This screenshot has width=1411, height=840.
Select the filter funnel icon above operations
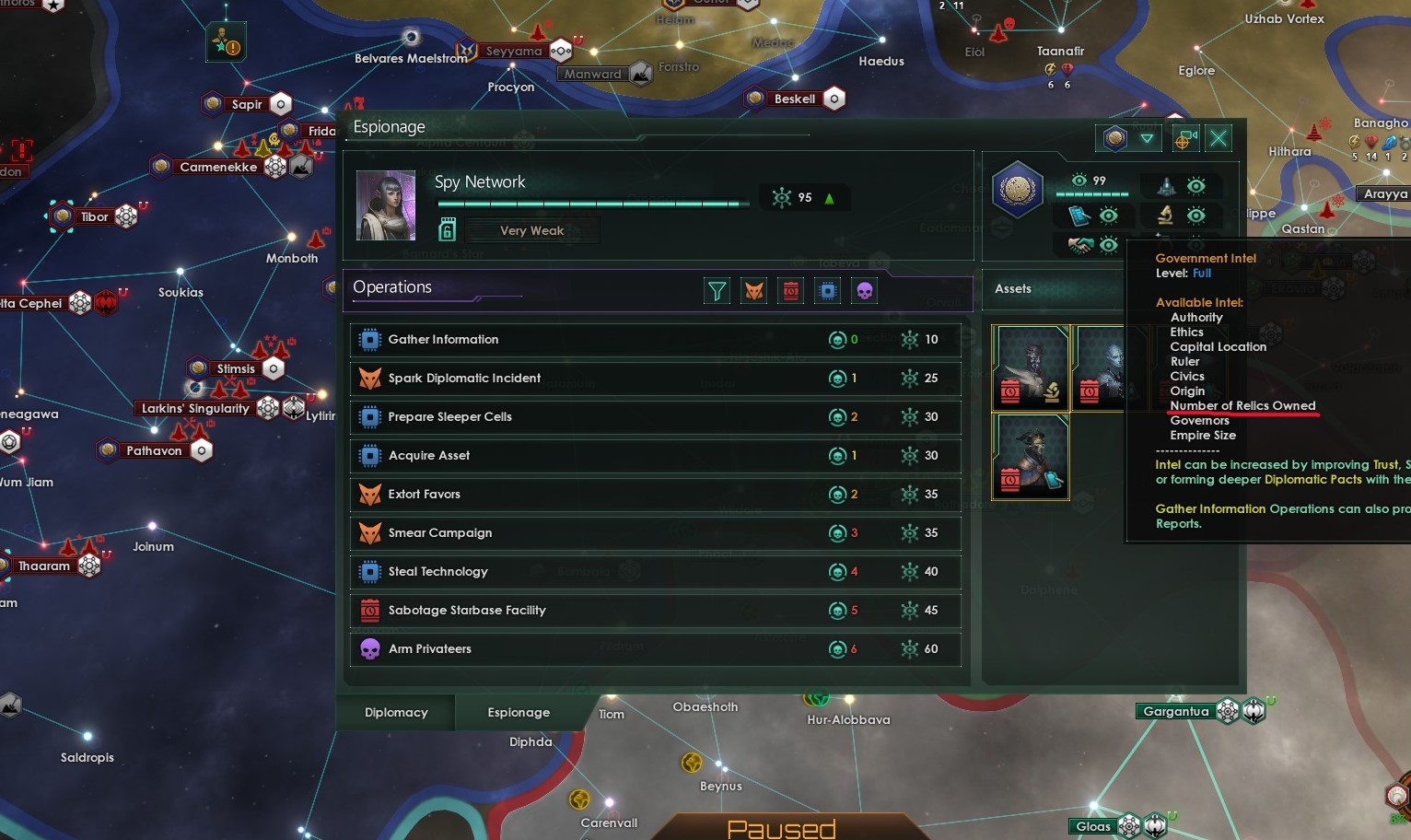coord(717,290)
